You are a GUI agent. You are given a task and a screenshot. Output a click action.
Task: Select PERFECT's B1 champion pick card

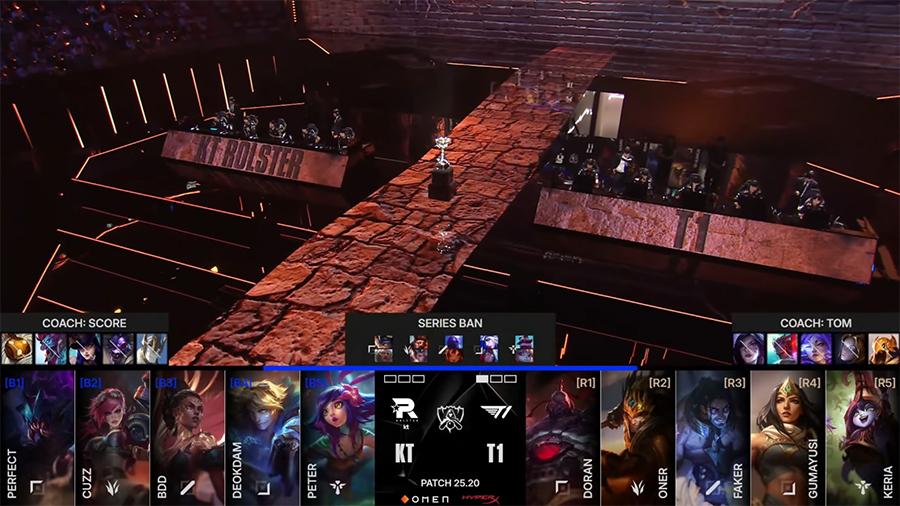(x=37, y=437)
